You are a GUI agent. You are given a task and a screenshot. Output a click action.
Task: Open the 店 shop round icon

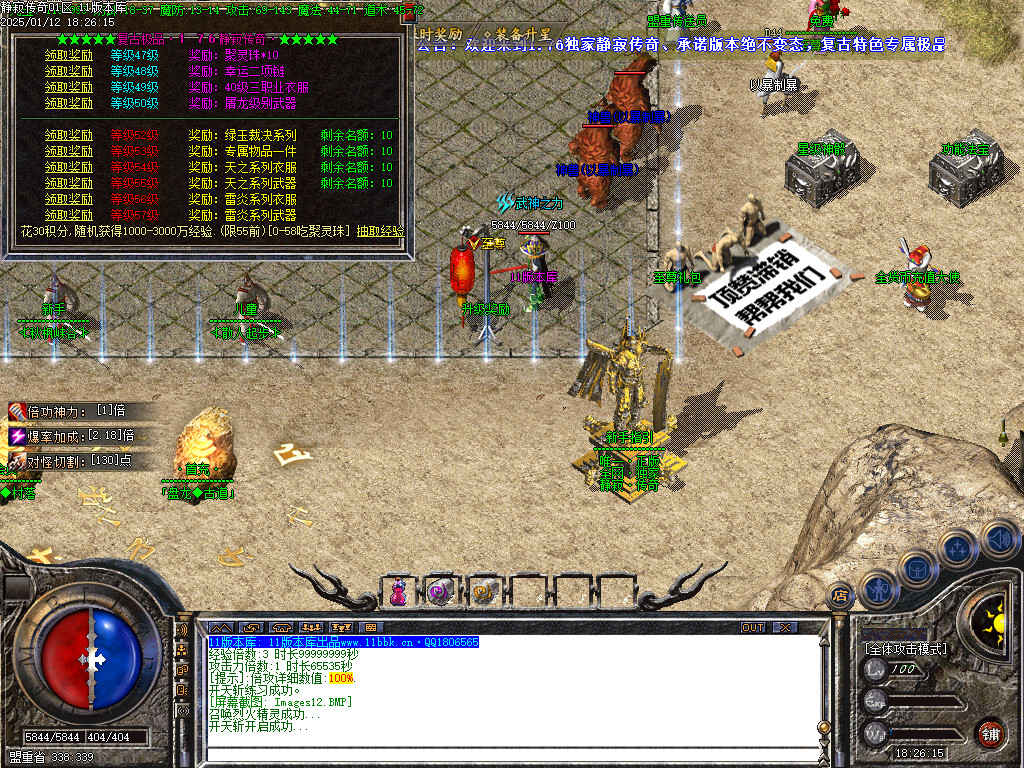pos(840,596)
